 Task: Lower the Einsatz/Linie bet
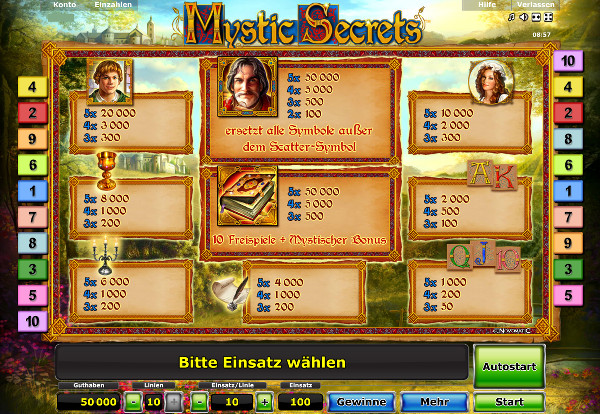pos(199,402)
